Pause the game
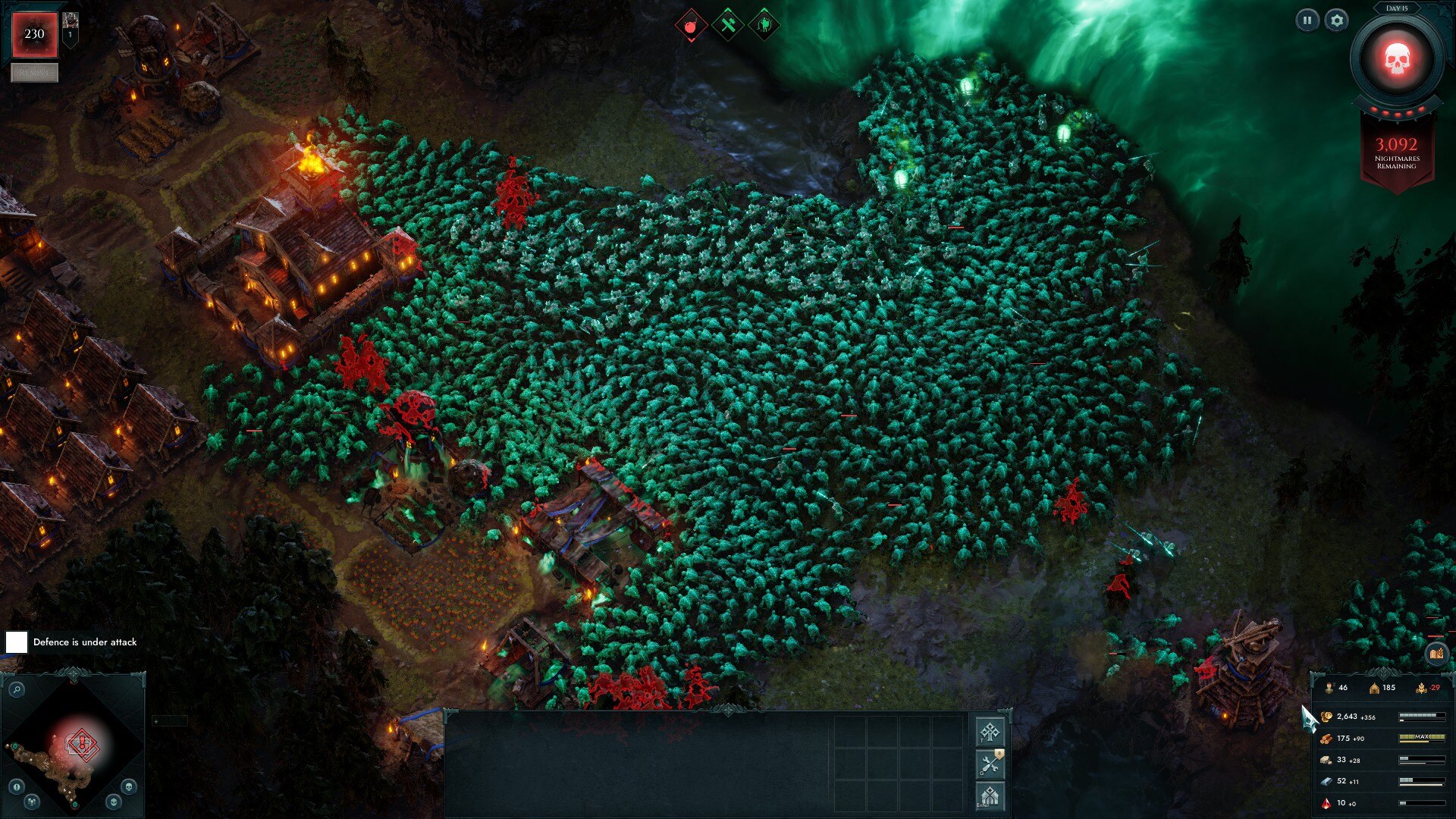1456x819 pixels. pyautogui.click(x=1307, y=20)
